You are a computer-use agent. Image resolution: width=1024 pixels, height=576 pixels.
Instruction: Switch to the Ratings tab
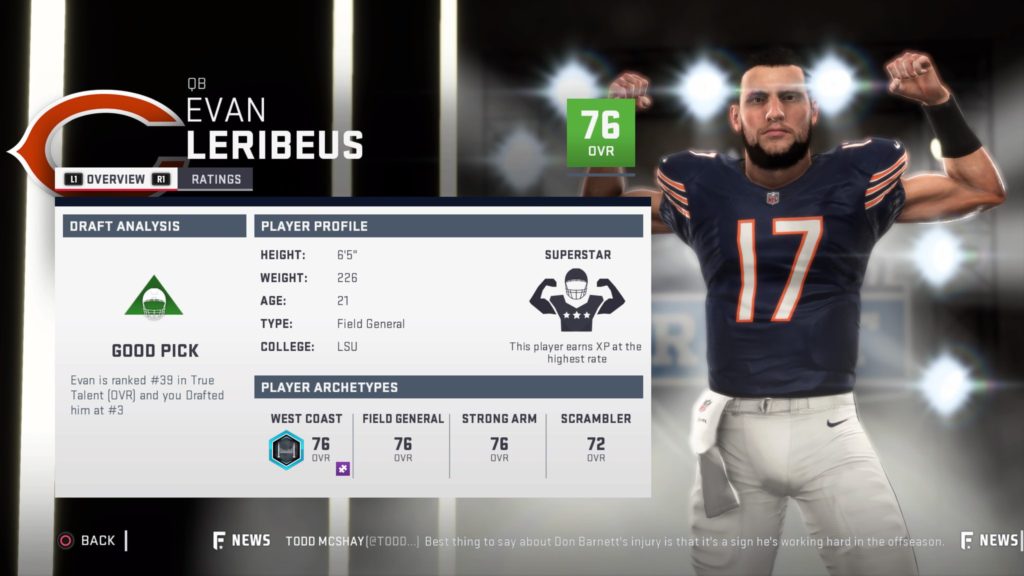[x=216, y=180]
